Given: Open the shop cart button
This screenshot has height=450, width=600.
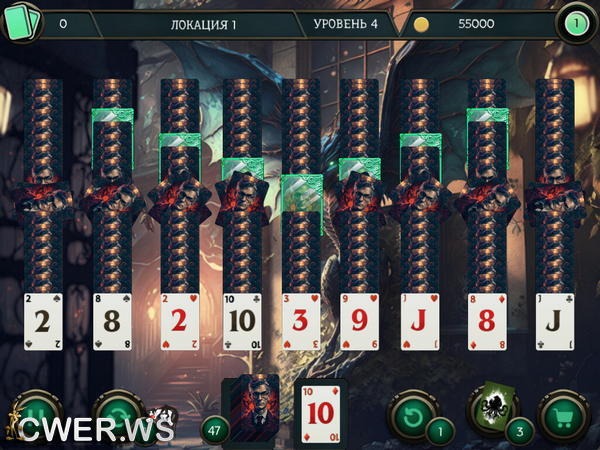Looking at the screenshot, I should tap(564, 414).
